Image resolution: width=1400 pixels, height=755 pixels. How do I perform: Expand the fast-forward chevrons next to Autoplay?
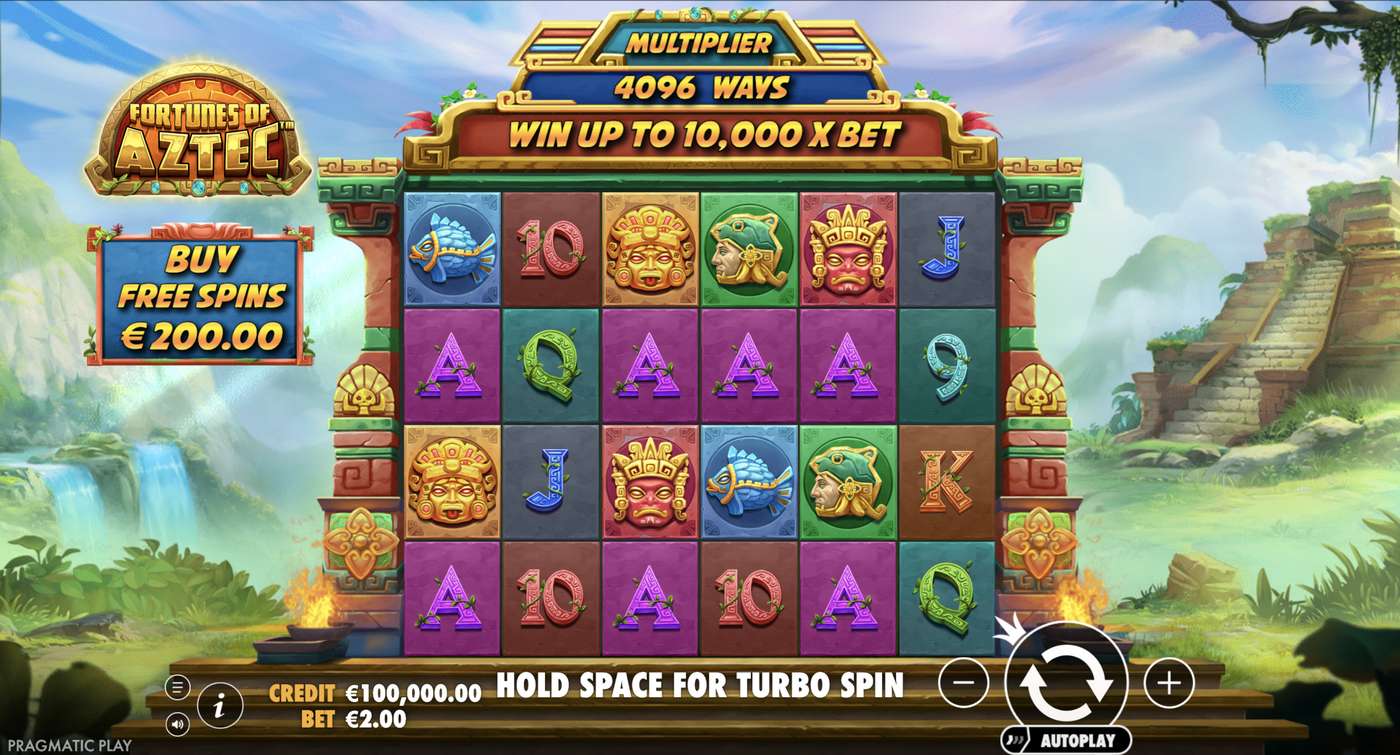(x=1016, y=737)
